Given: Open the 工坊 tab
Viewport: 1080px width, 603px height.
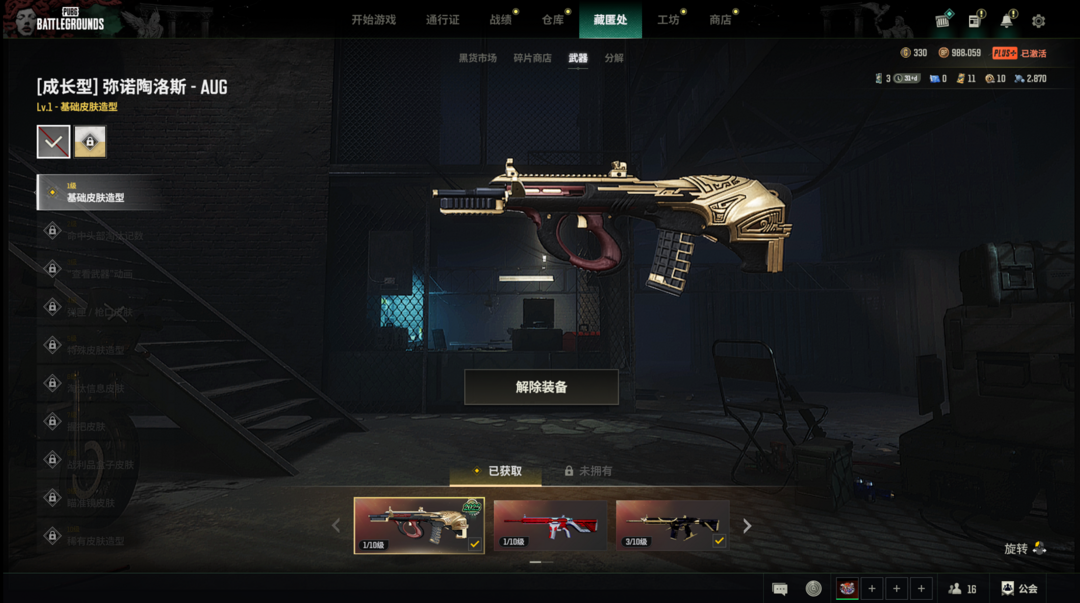Looking at the screenshot, I should 668,20.
